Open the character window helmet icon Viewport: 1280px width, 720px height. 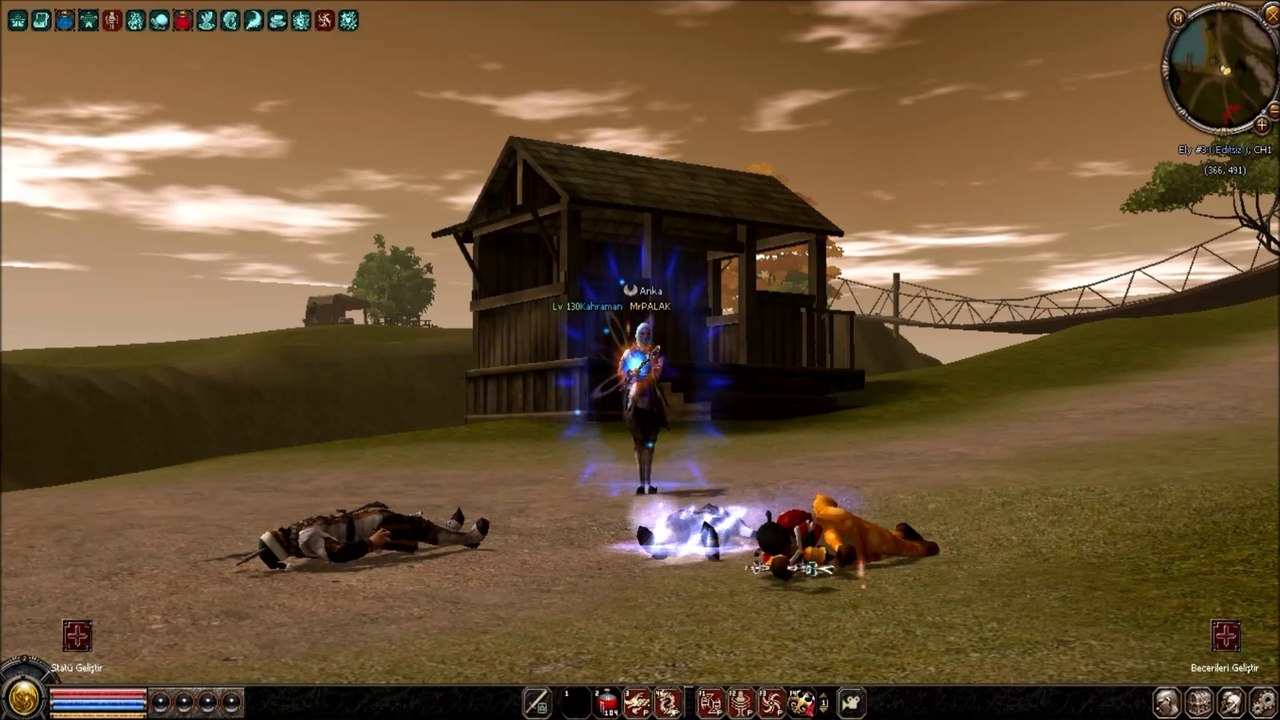tap(1166, 702)
